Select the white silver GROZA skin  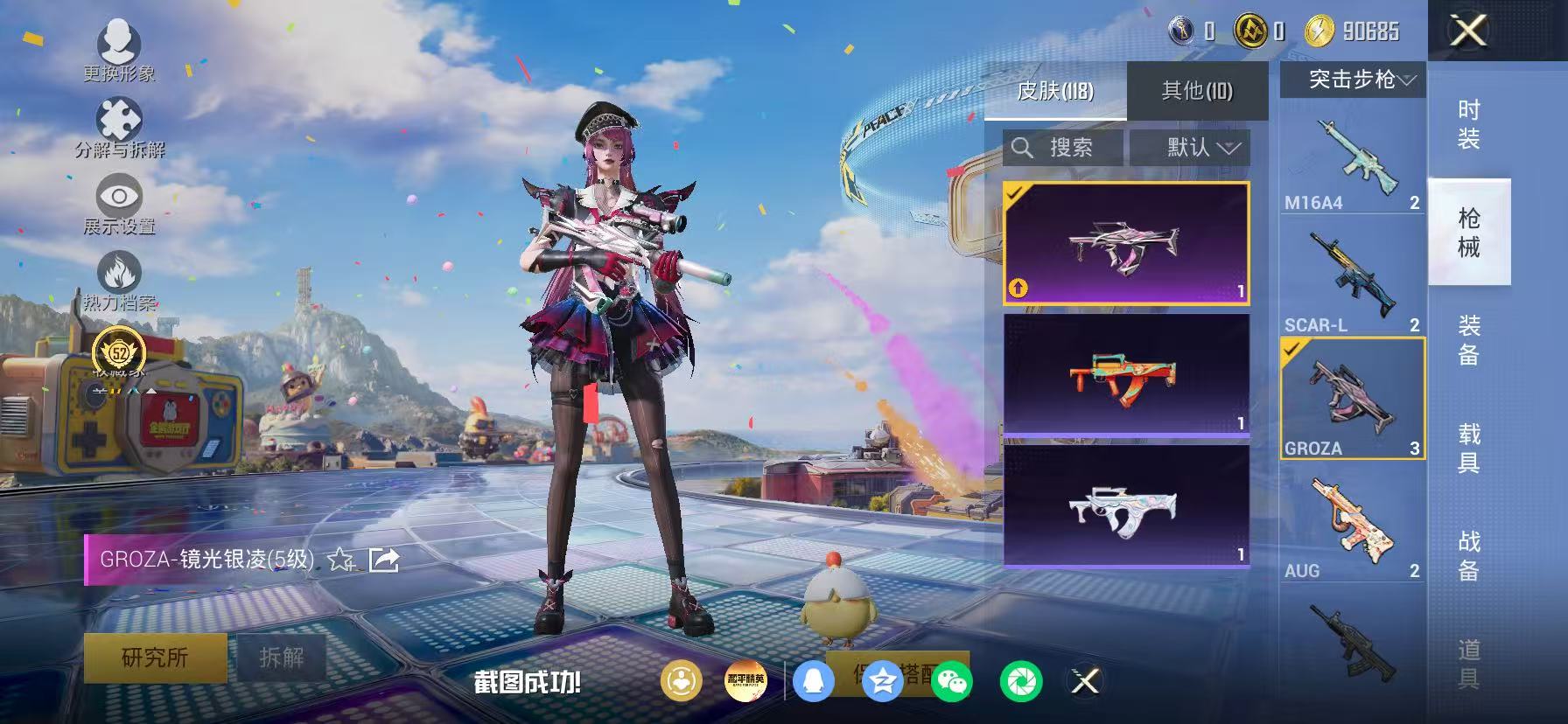(x=1126, y=506)
